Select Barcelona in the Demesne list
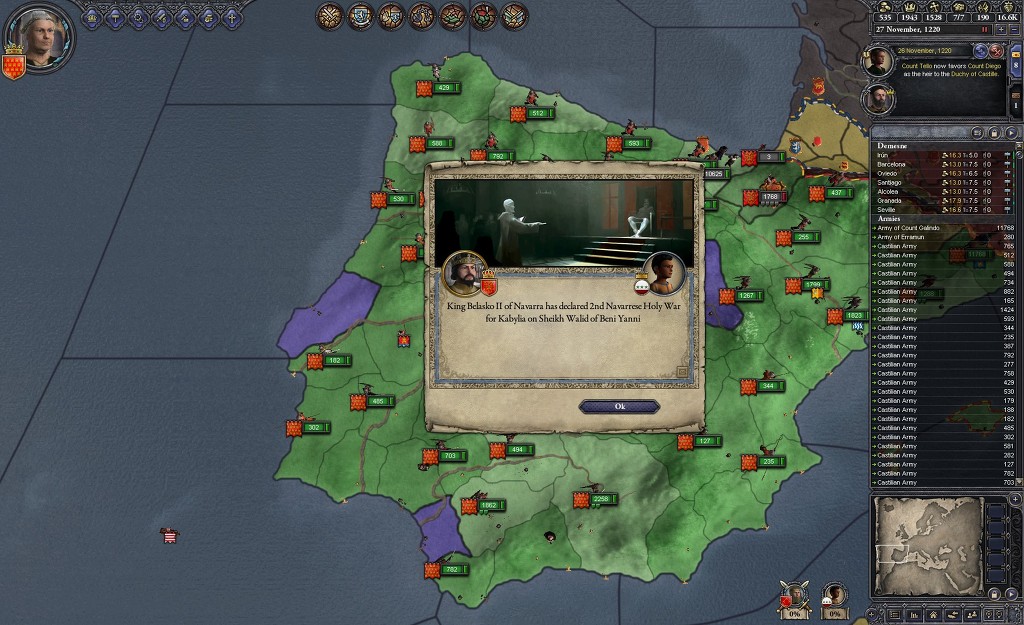 (x=893, y=164)
